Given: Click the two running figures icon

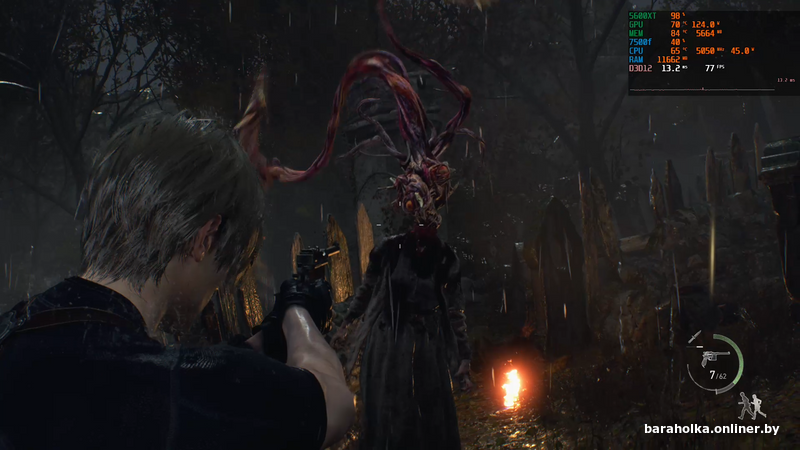Looking at the screenshot, I should click(x=751, y=404).
